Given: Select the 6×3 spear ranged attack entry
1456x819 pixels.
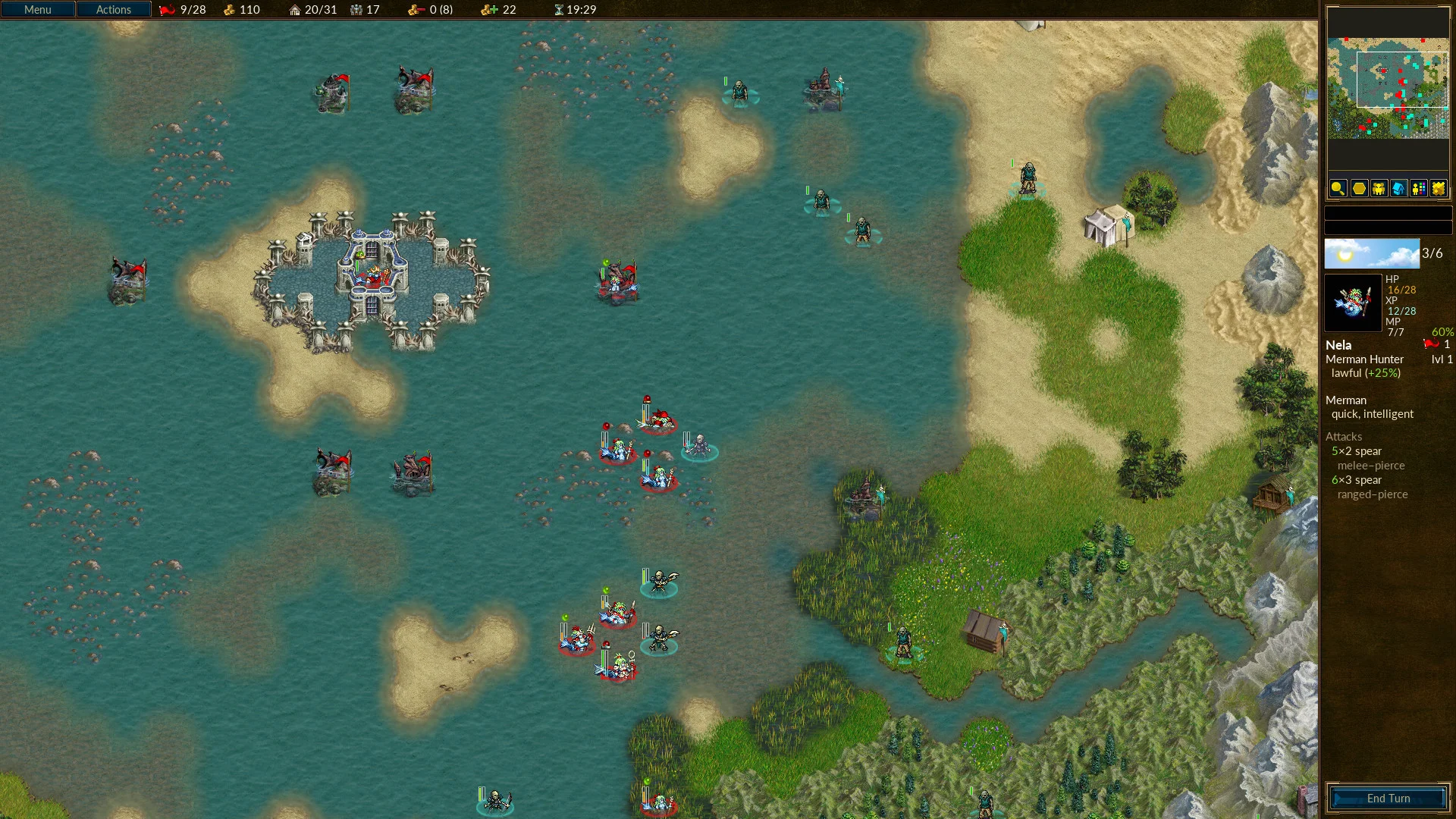Looking at the screenshot, I should [x=1357, y=480].
